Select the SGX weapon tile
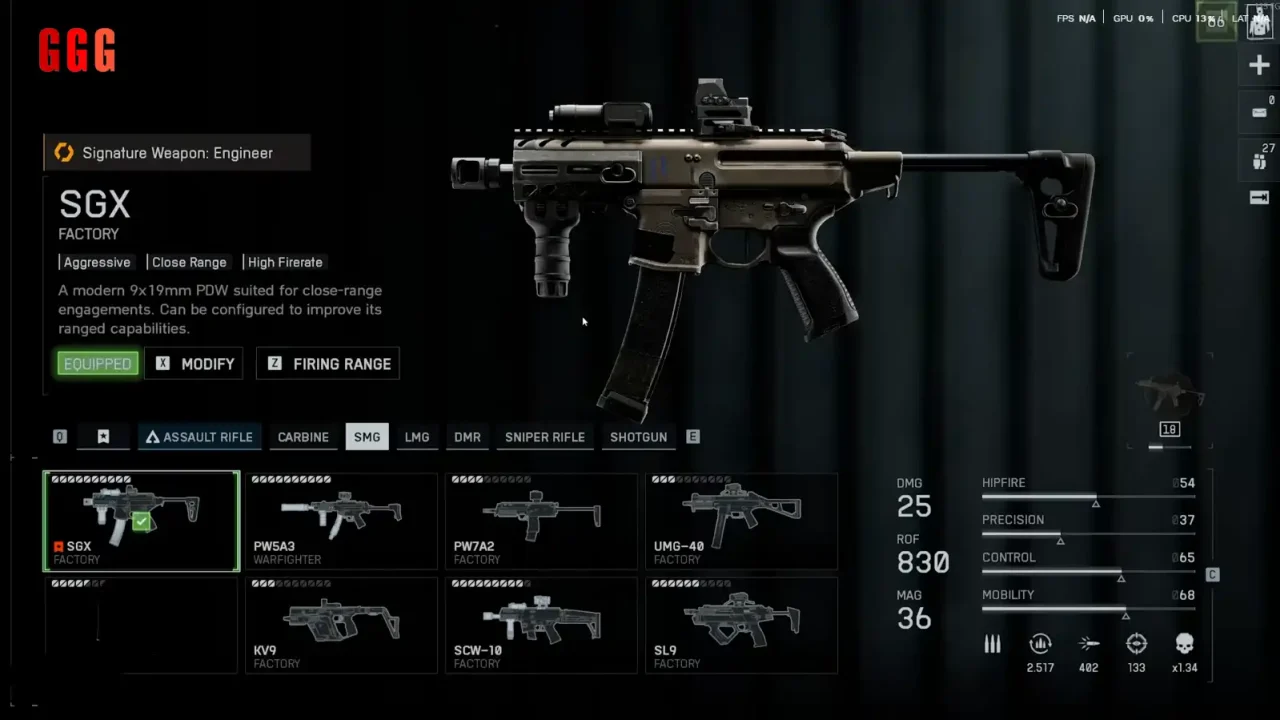Image resolution: width=1280 pixels, height=720 pixels. click(141, 521)
